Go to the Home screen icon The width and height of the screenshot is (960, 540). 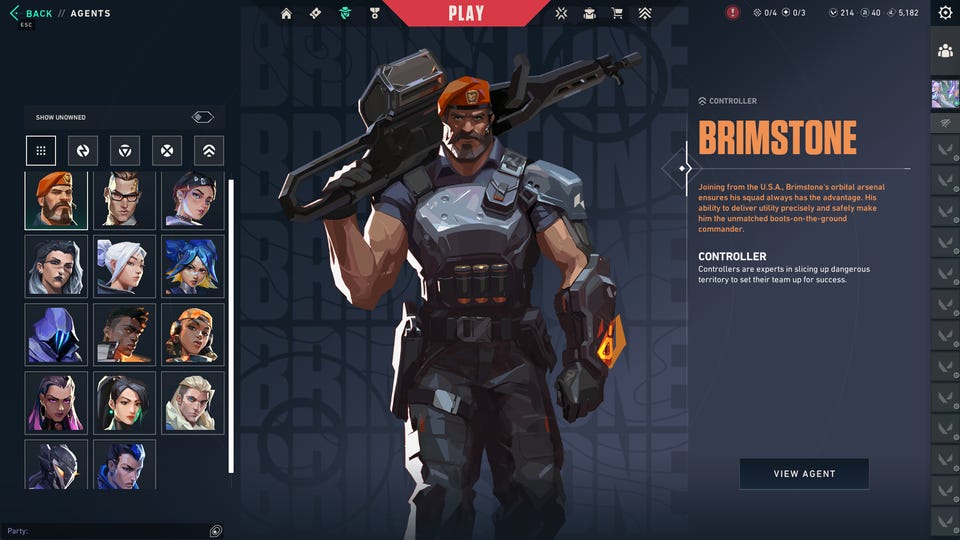[287, 14]
